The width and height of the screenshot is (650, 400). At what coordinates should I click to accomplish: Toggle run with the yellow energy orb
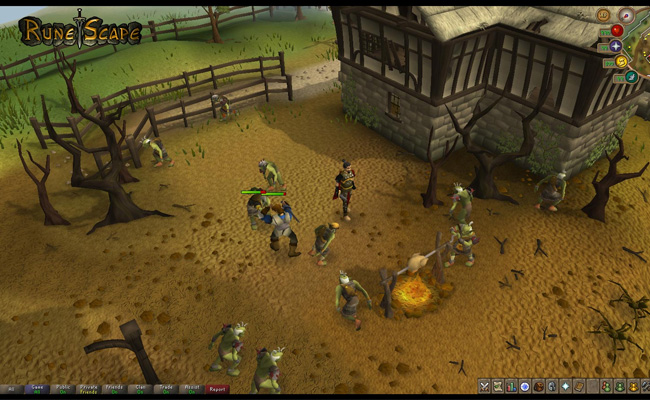tap(620, 62)
